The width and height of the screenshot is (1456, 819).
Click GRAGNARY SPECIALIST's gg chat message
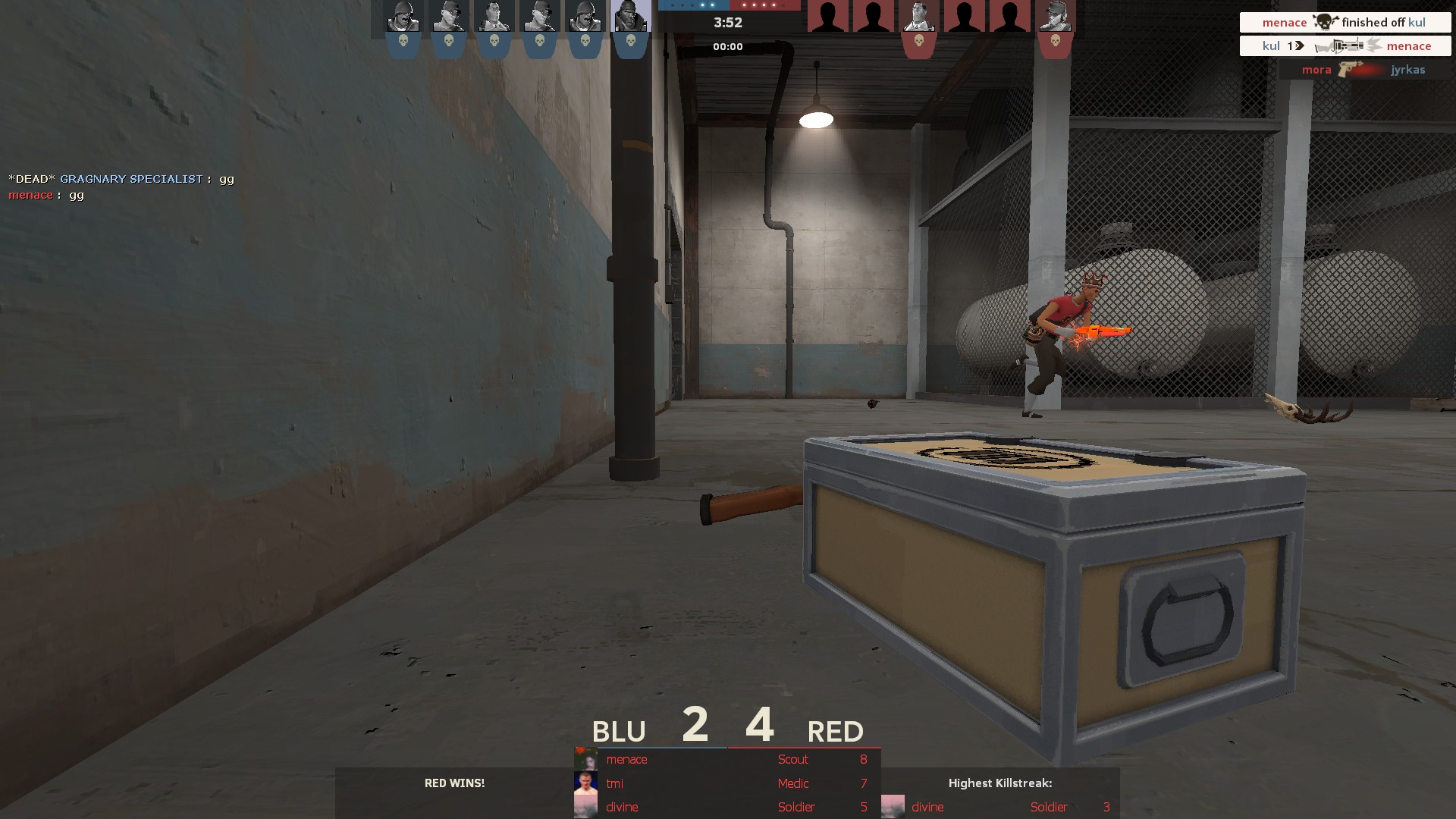(x=121, y=179)
